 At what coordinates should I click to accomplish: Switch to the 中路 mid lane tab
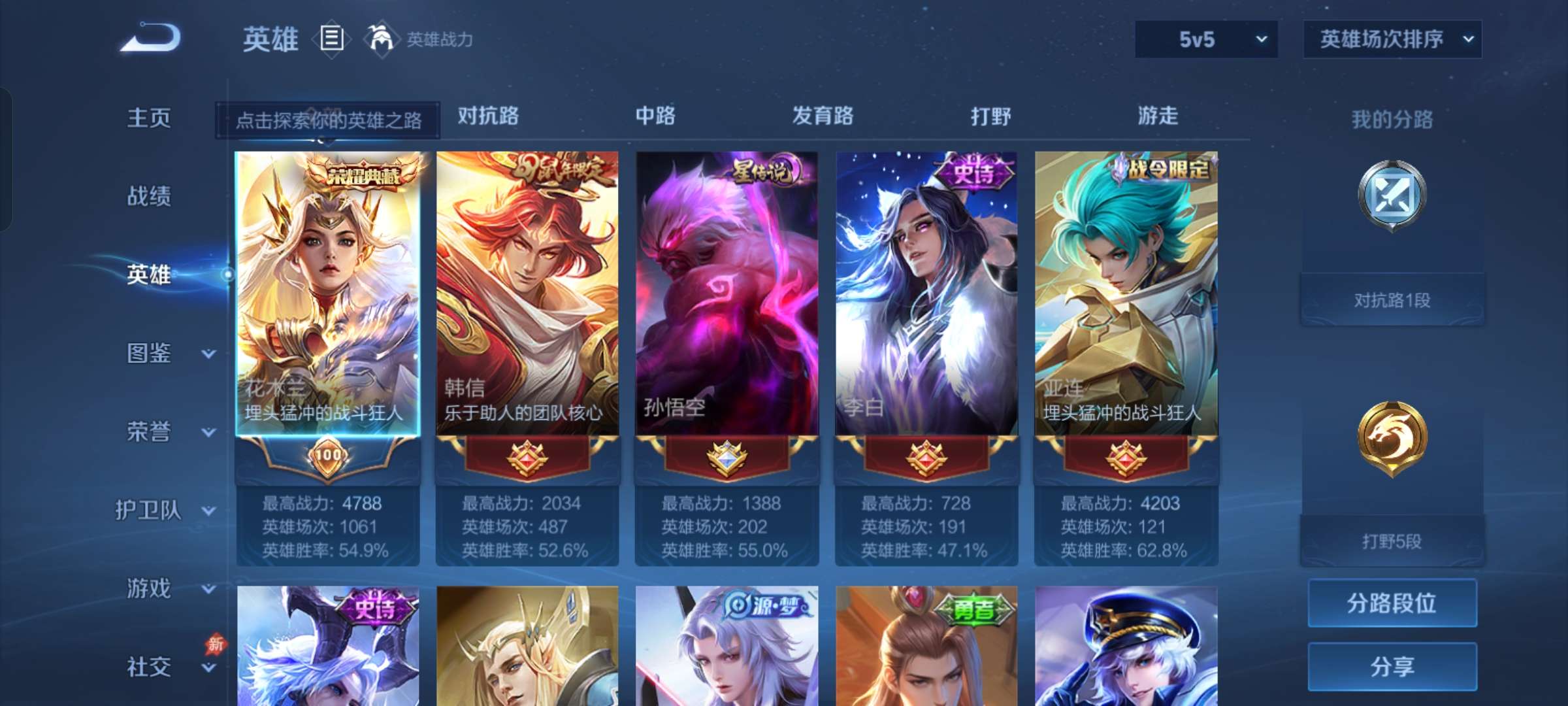coord(655,116)
